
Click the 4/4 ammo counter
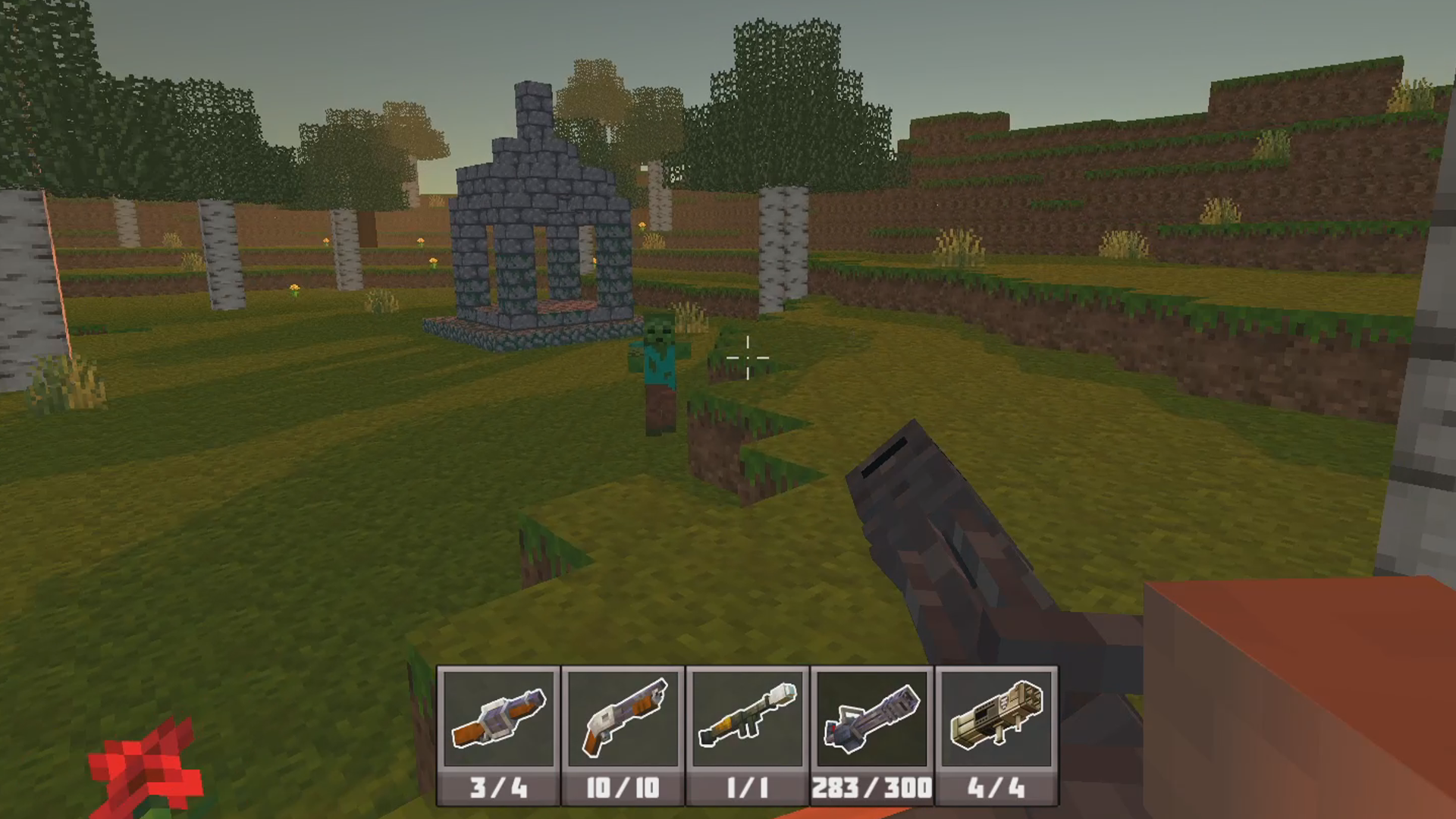(x=997, y=789)
